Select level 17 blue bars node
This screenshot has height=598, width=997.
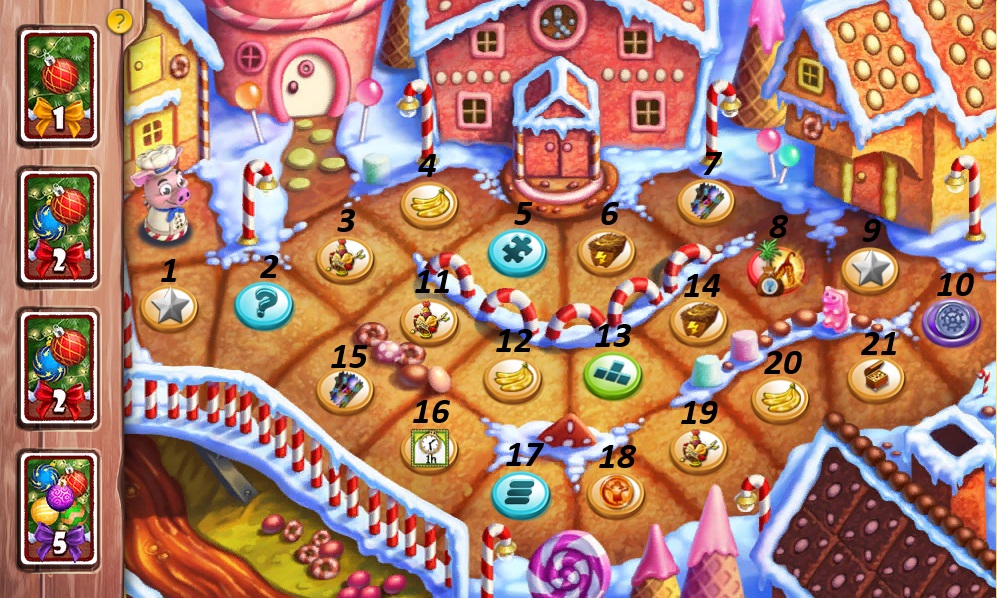(520, 493)
